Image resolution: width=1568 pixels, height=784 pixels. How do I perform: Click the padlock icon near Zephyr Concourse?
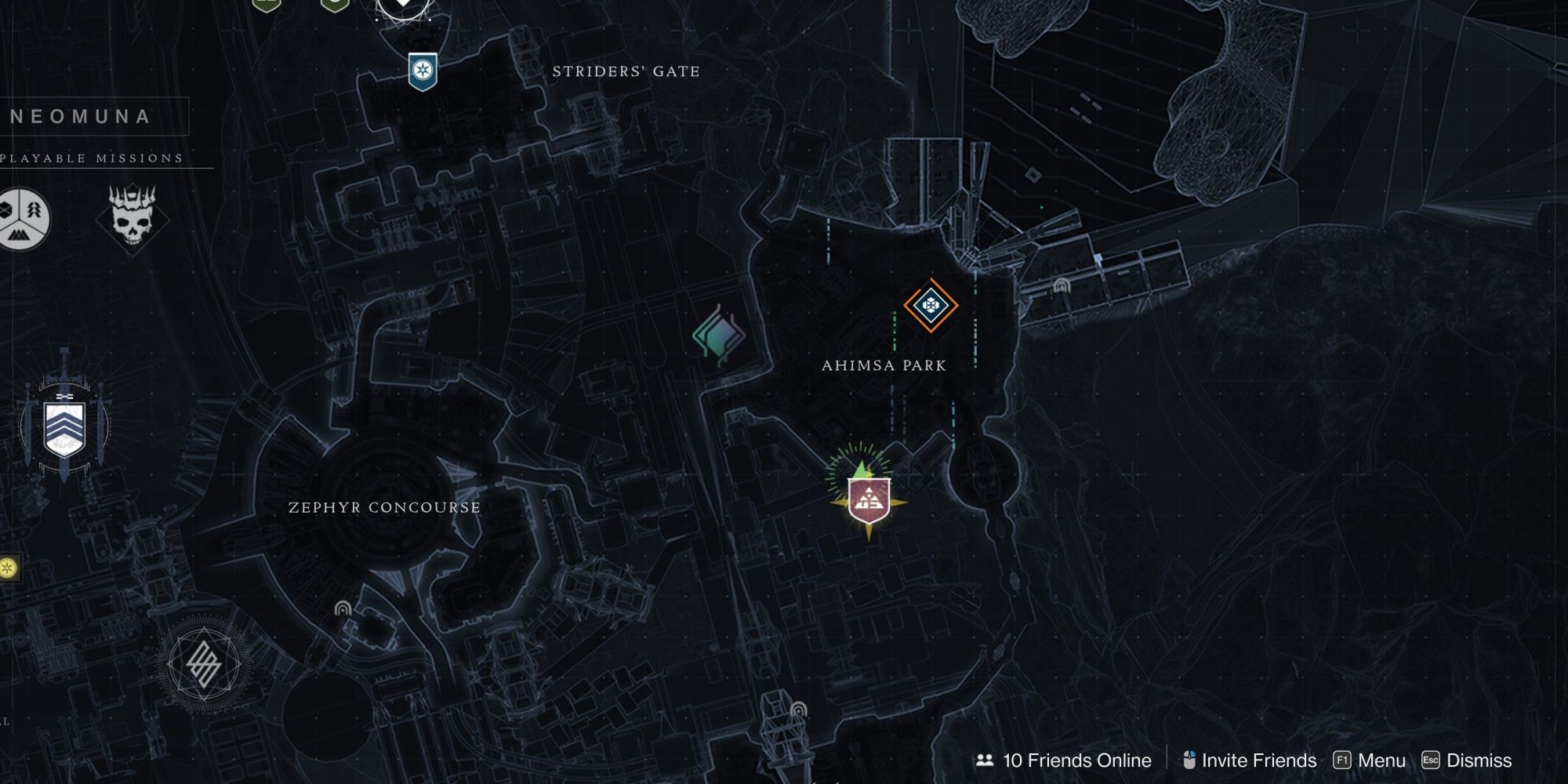343,609
